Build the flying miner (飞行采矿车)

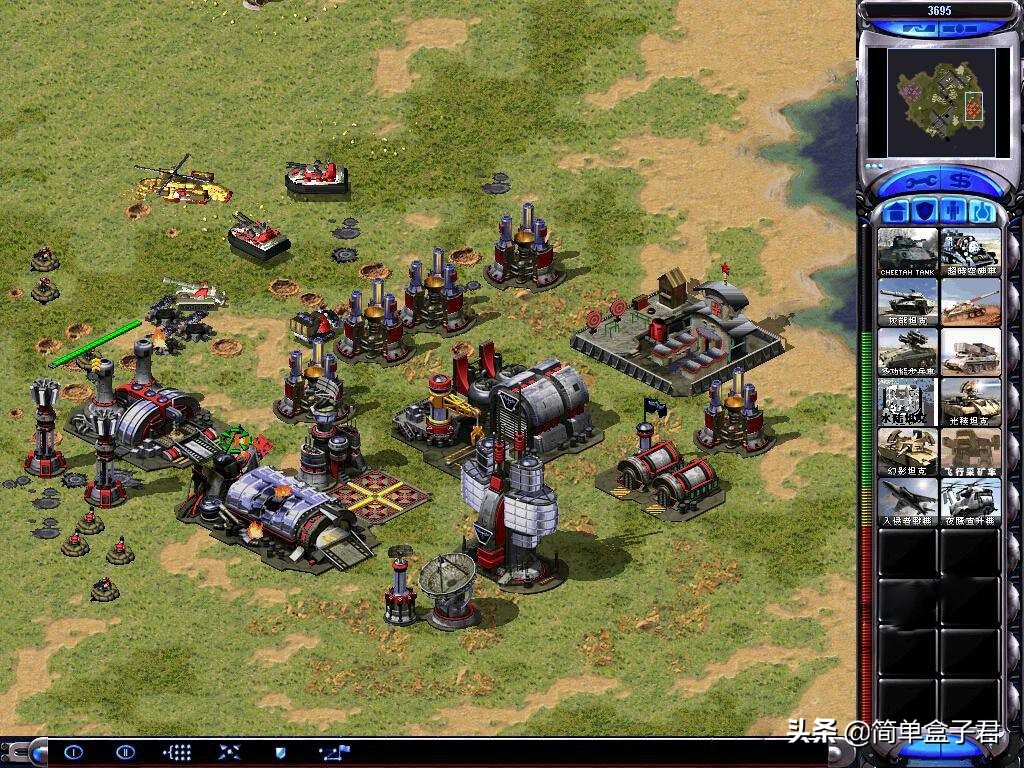970,452
